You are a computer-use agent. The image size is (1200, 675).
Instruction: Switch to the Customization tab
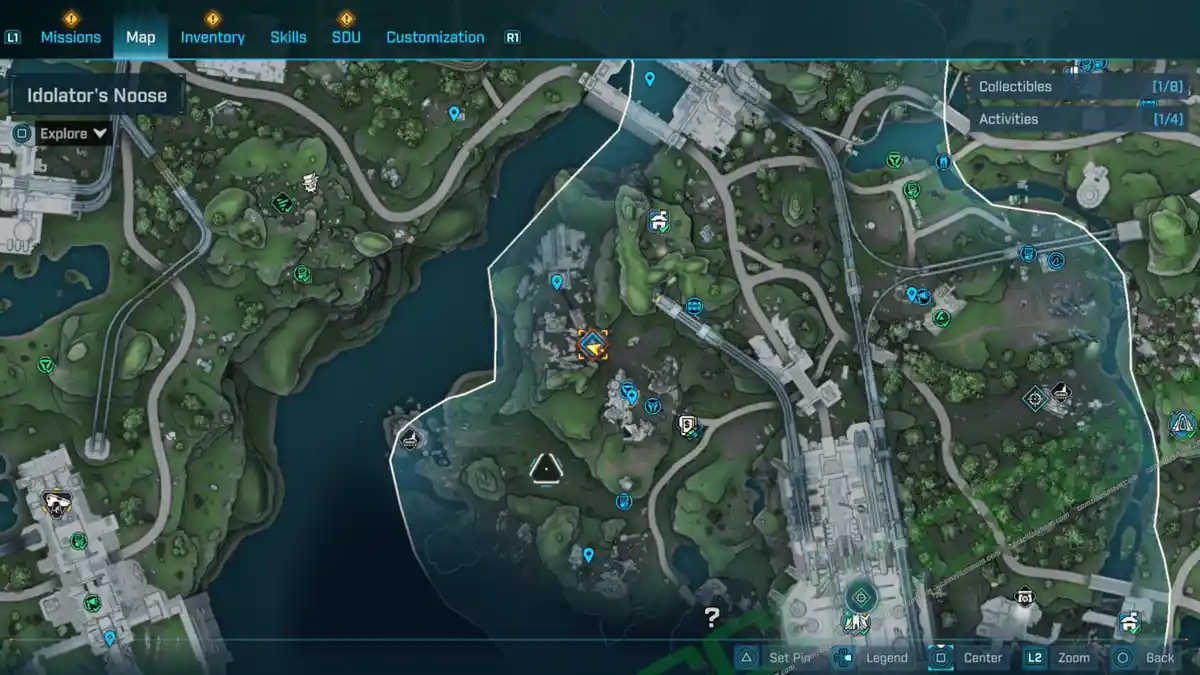click(435, 37)
